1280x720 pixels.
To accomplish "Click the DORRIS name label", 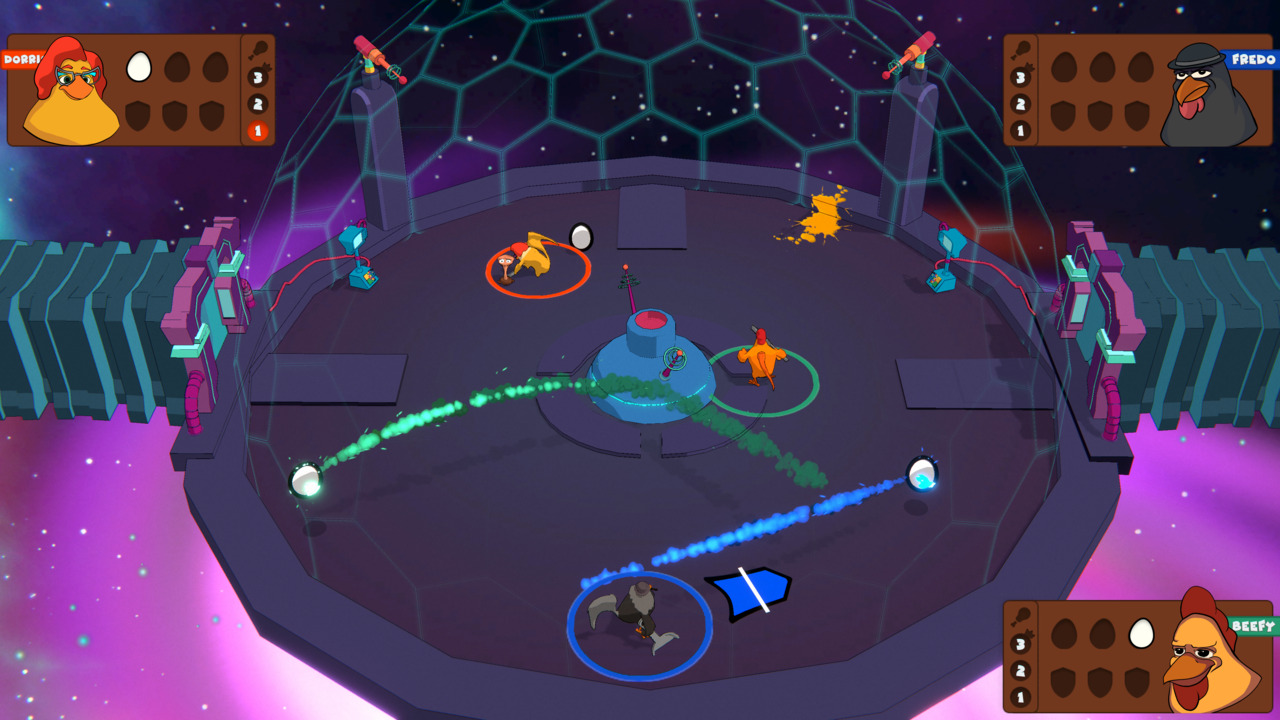I will (x=19, y=58).
